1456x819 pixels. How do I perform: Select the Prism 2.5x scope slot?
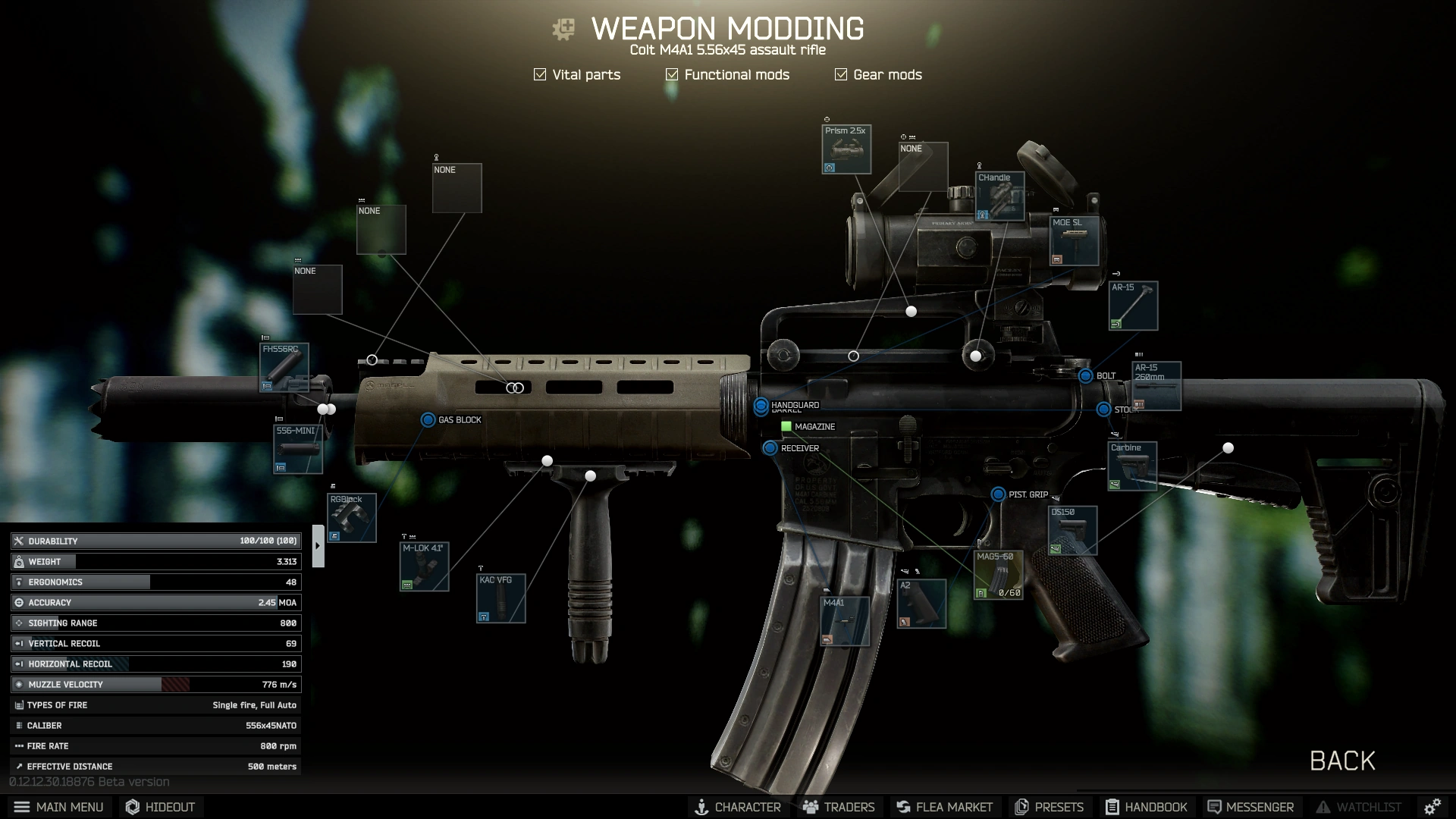(x=846, y=149)
